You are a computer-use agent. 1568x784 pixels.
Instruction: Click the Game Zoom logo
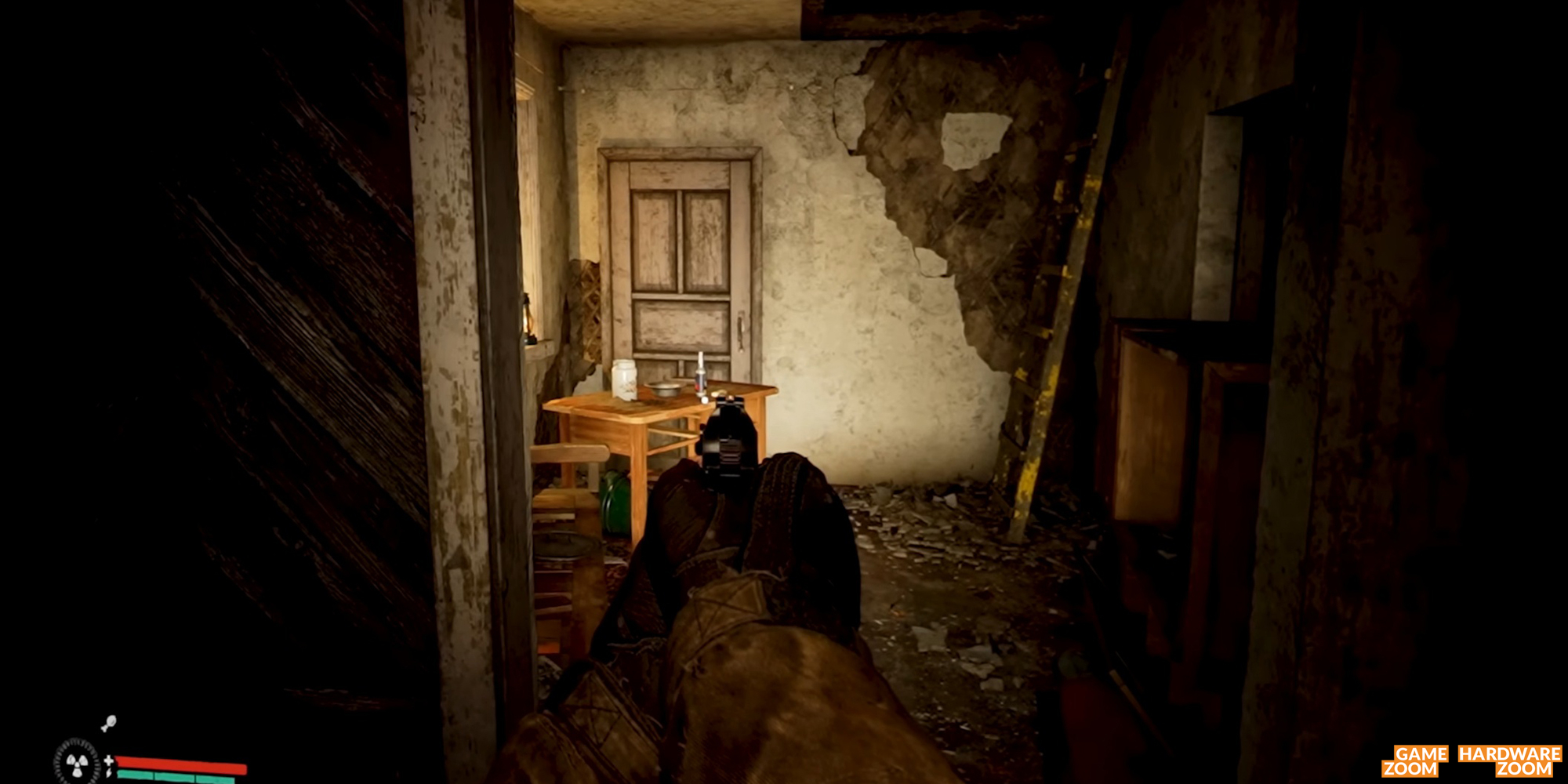point(1413,760)
